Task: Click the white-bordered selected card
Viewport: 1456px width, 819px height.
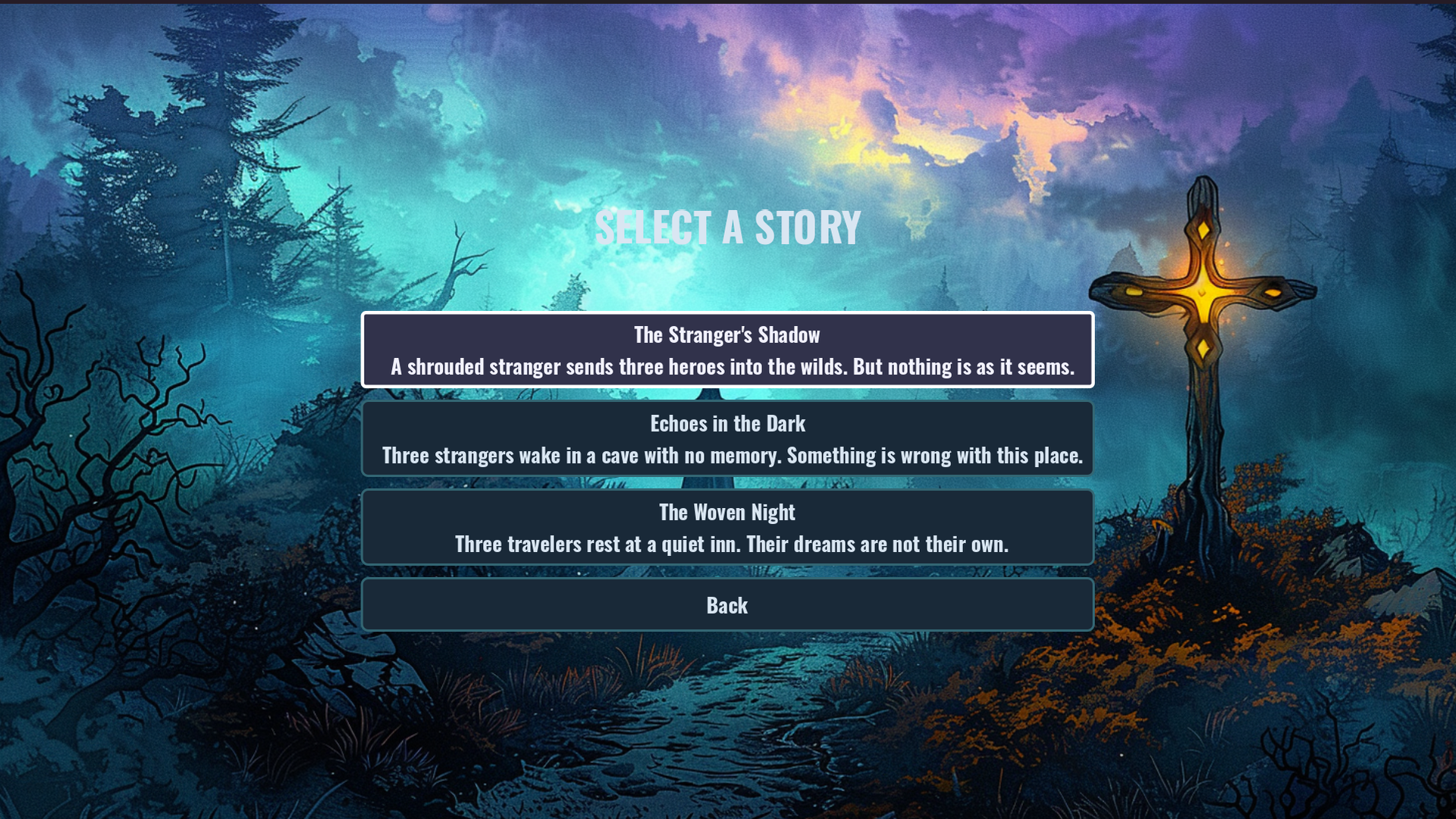Action: click(x=726, y=350)
